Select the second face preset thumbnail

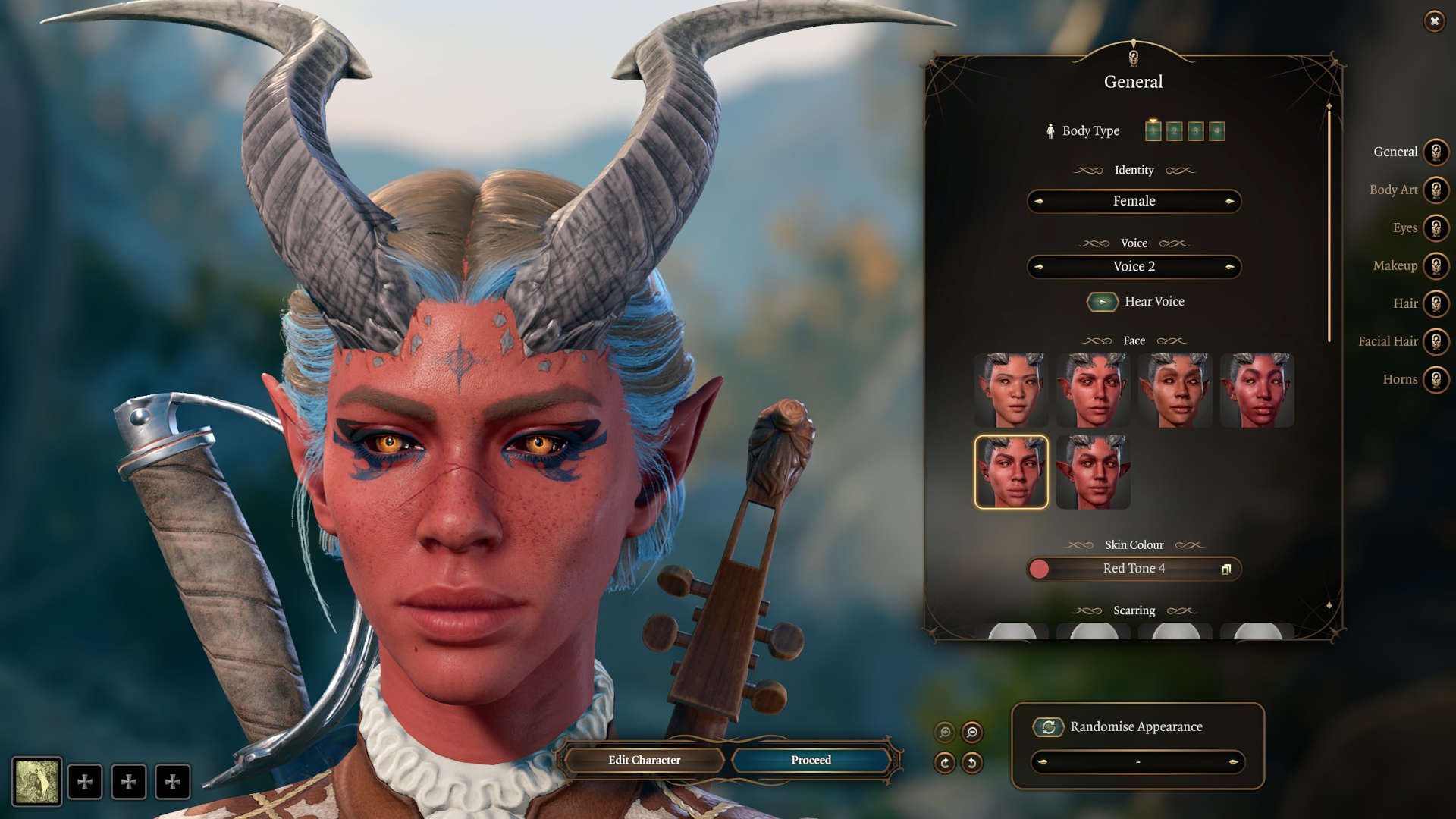[1093, 391]
